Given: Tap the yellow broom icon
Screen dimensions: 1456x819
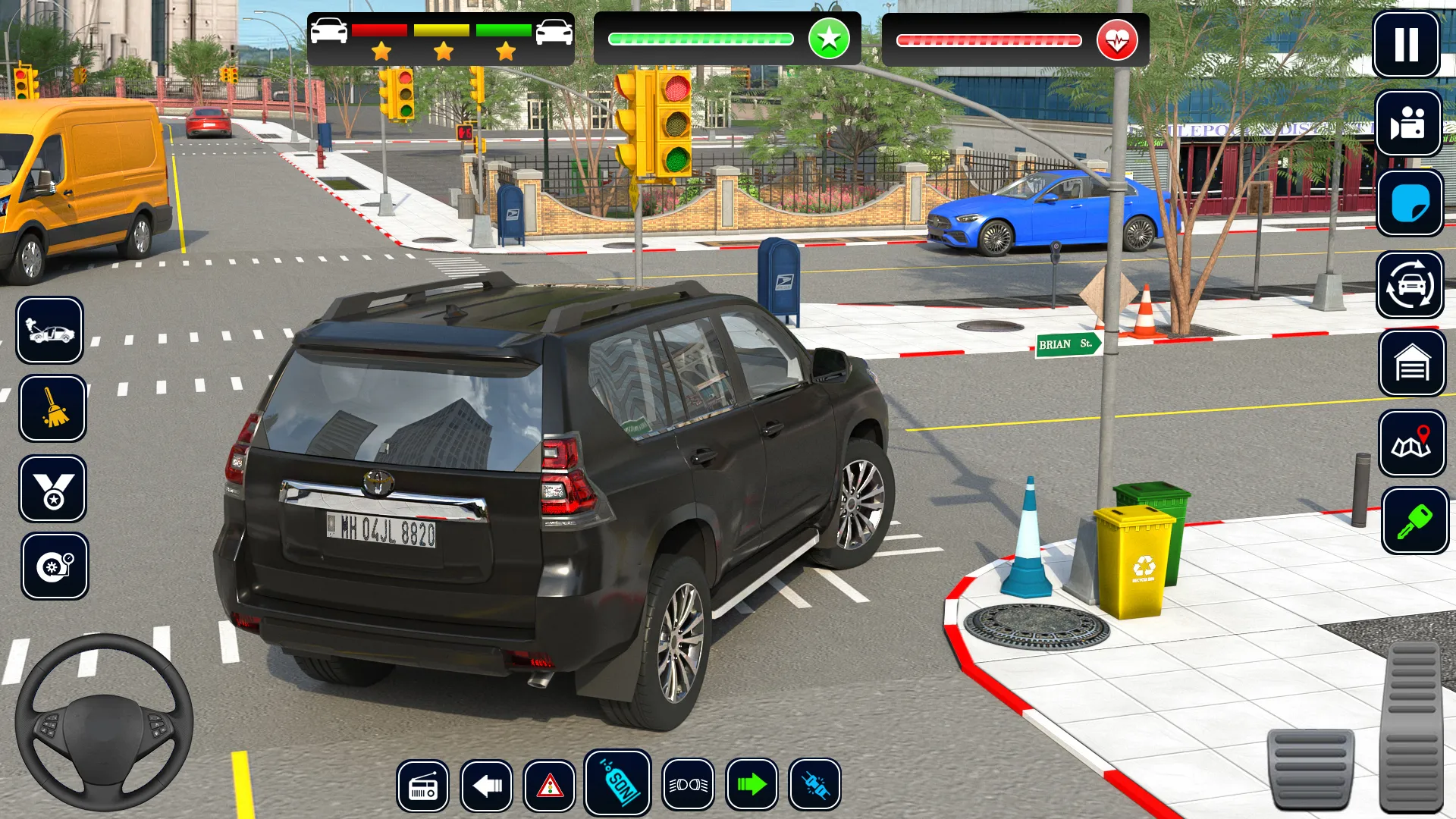Looking at the screenshot, I should [52, 409].
